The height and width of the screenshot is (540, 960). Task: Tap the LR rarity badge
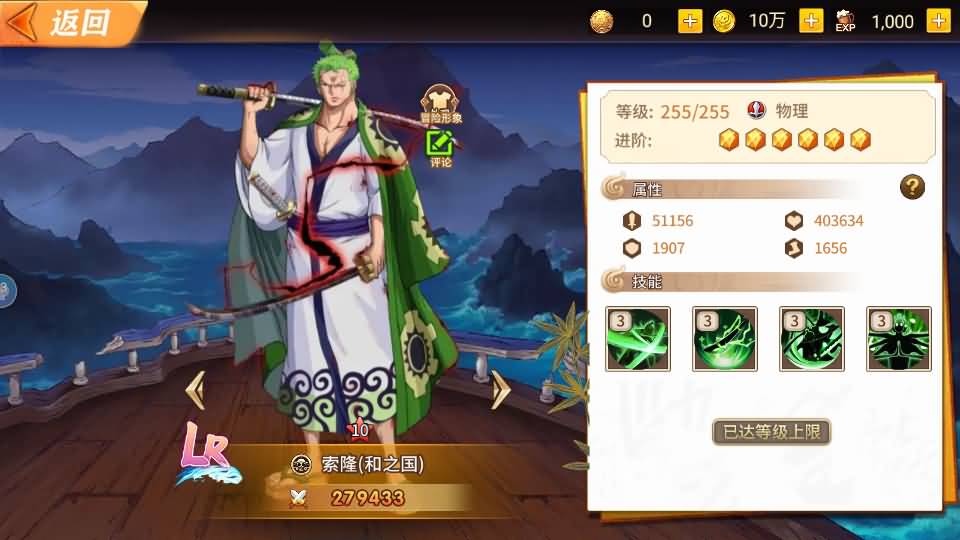click(x=206, y=452)
